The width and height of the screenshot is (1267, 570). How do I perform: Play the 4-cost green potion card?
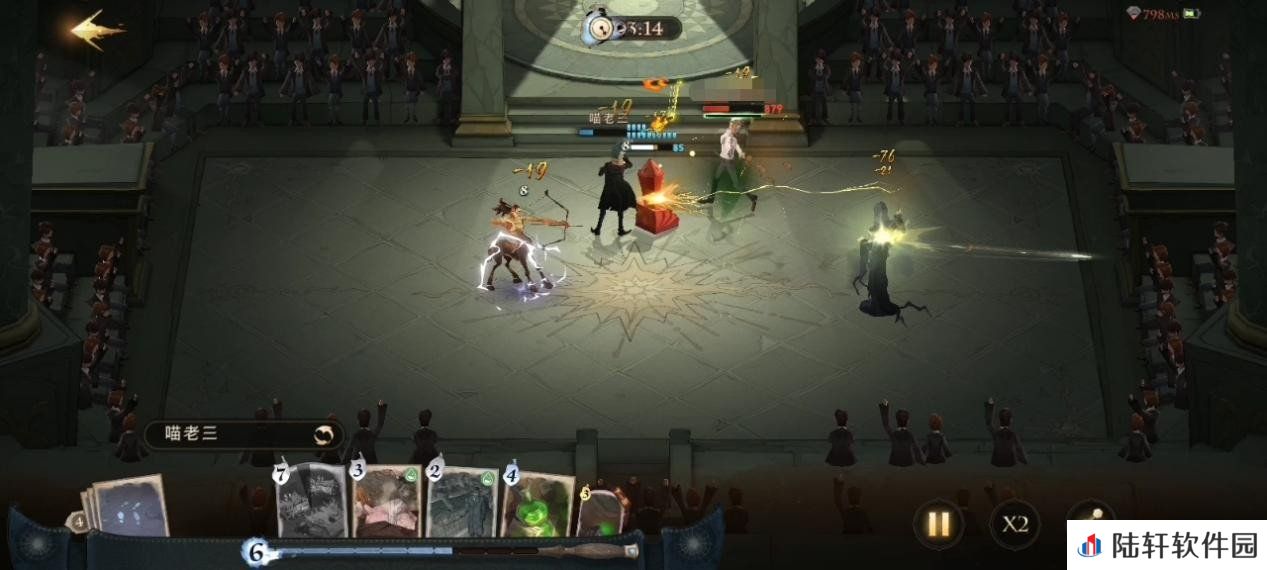point(537,503)
